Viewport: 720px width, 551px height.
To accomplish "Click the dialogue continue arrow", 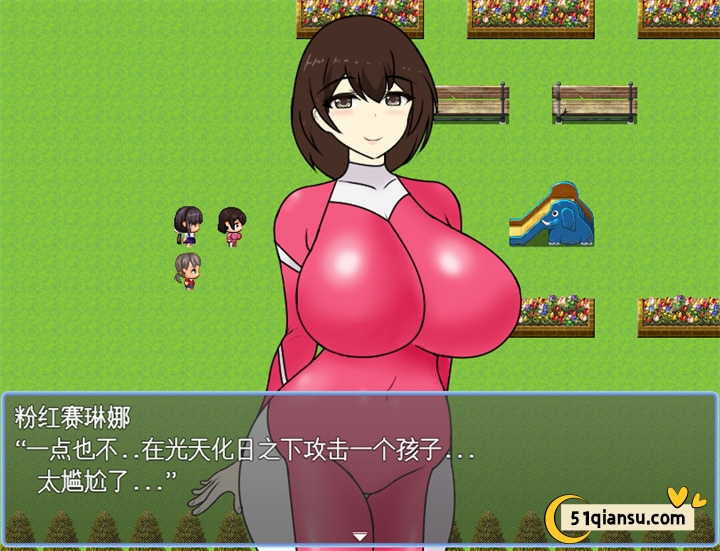I will tap(360, 537).
